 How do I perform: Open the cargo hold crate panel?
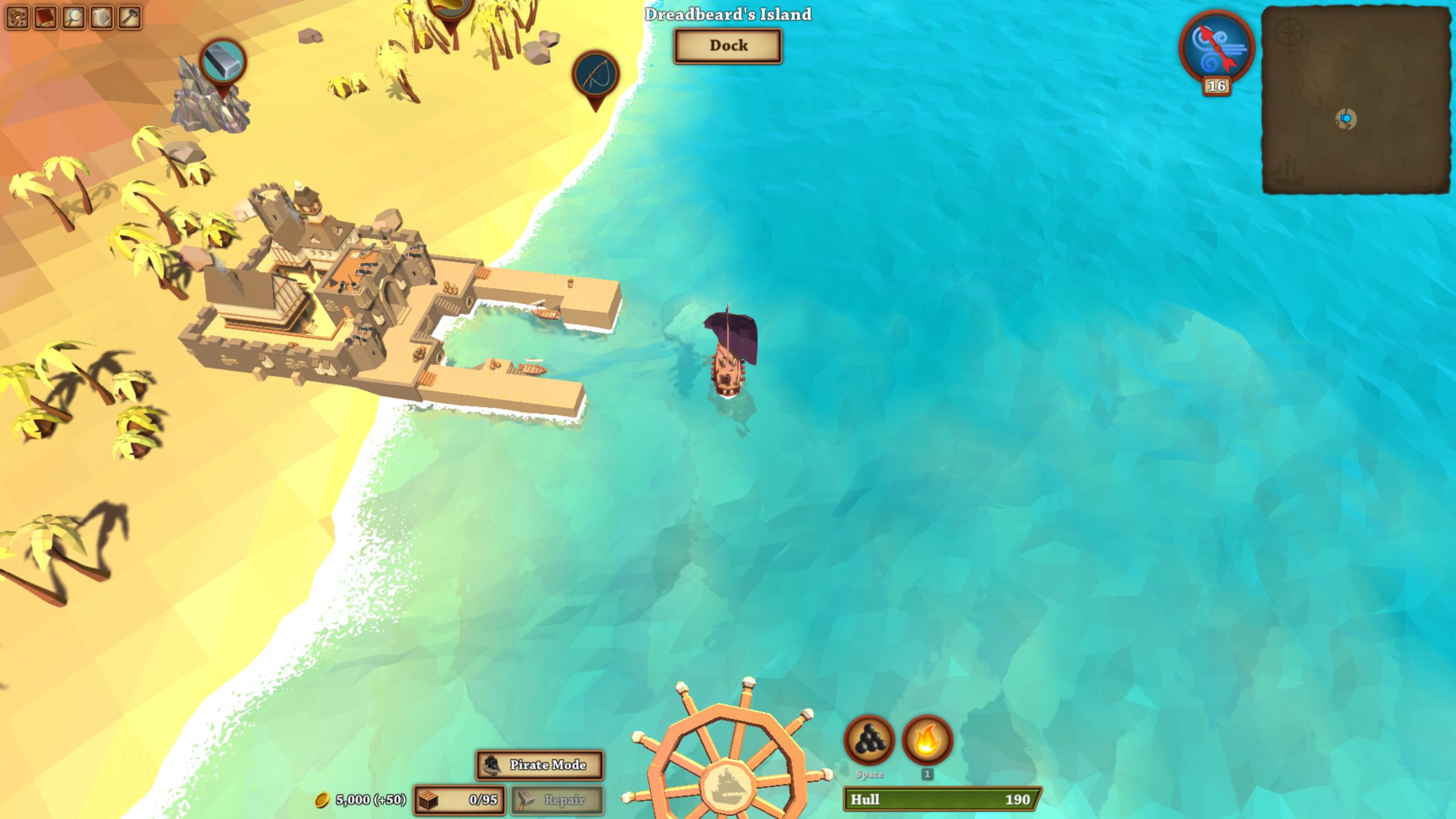tap(458, 800)
